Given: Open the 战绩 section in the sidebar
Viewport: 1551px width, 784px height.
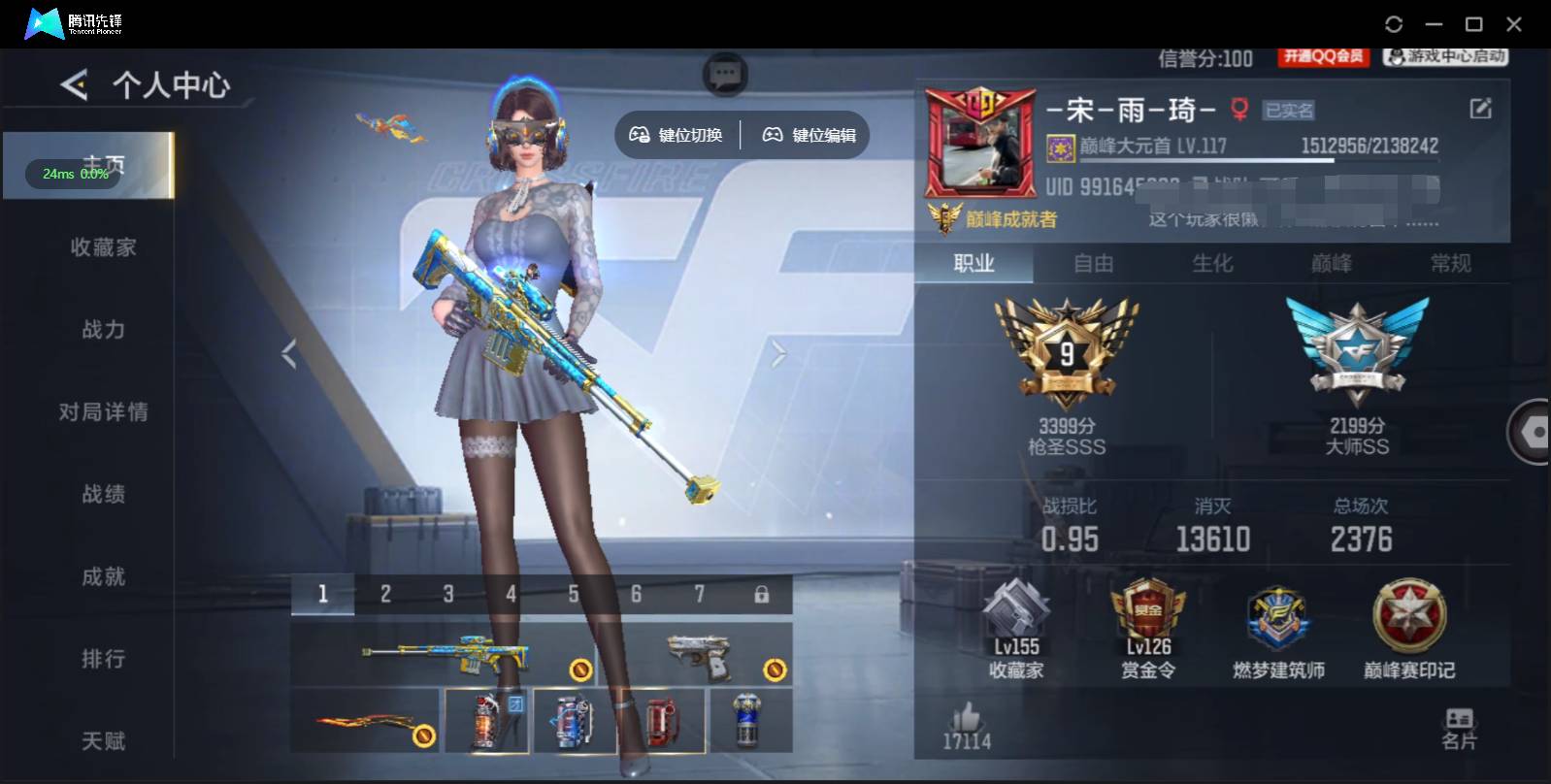Looking at the screenshot, I should point(103,494).
